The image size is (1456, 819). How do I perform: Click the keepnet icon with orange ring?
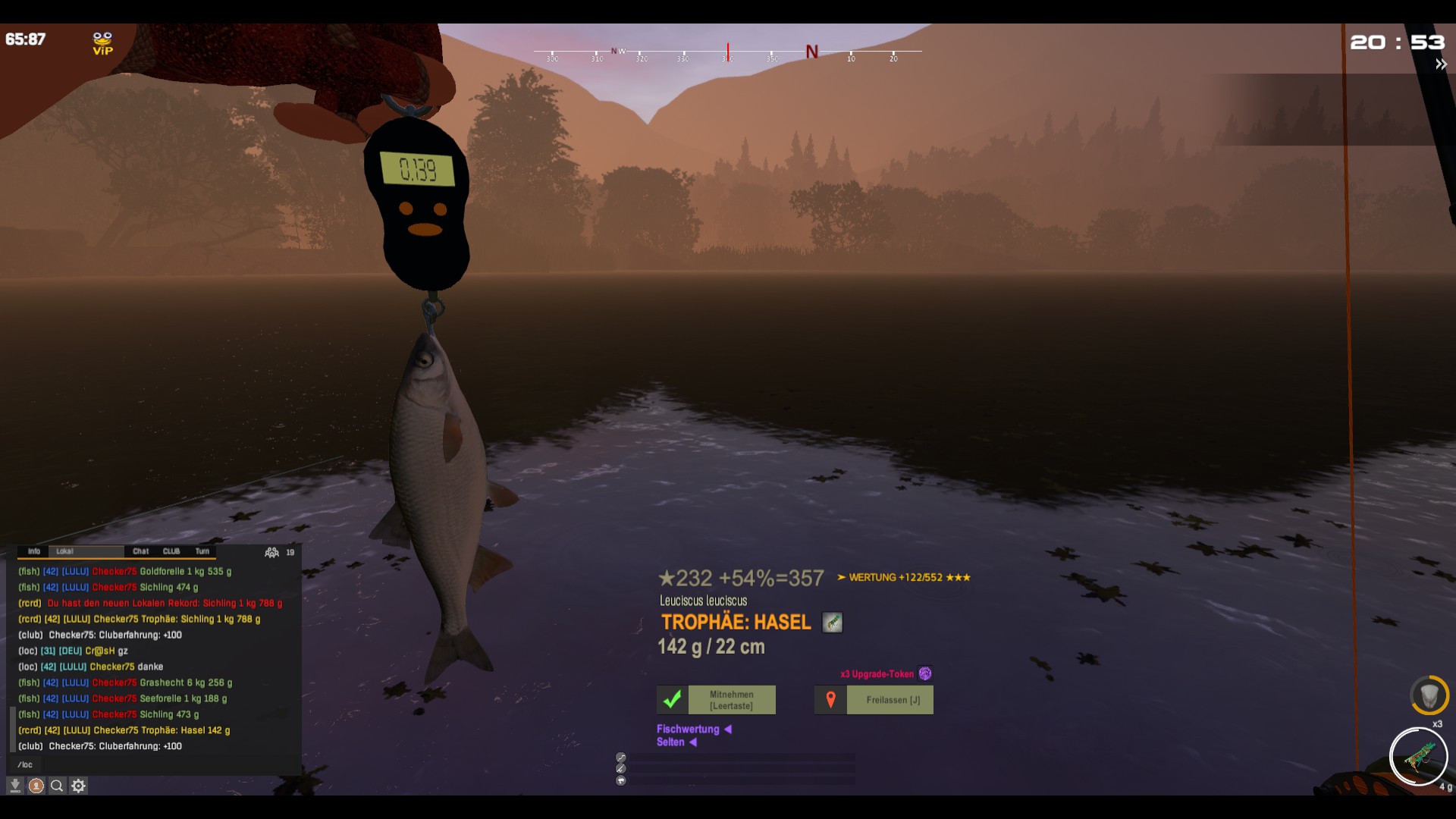pyautogui.click(x=1429, y=695)
